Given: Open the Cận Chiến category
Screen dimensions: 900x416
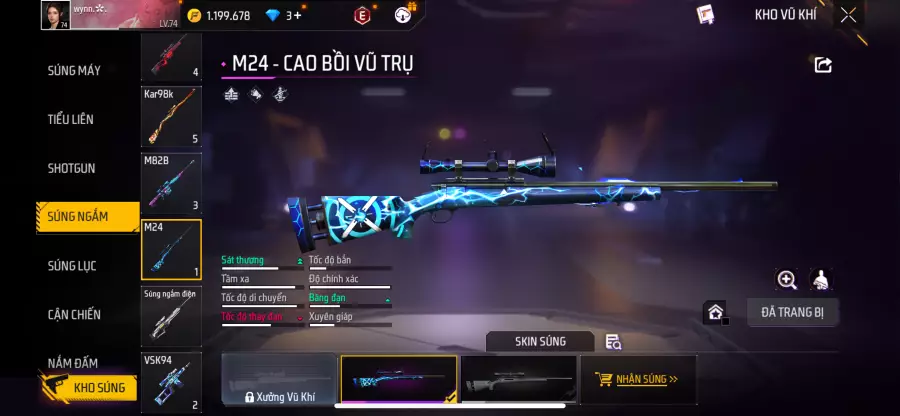Looking at the screenshot, I should (74, 315).
